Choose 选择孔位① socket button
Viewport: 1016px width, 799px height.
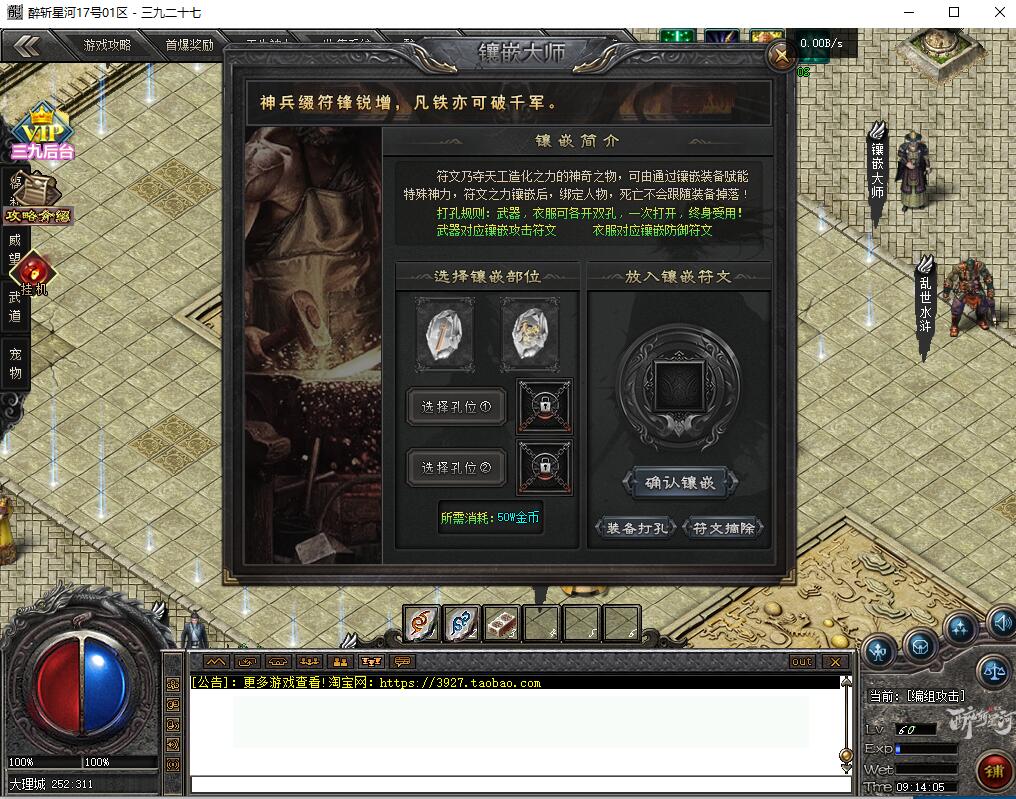click(x=456, y=407)
